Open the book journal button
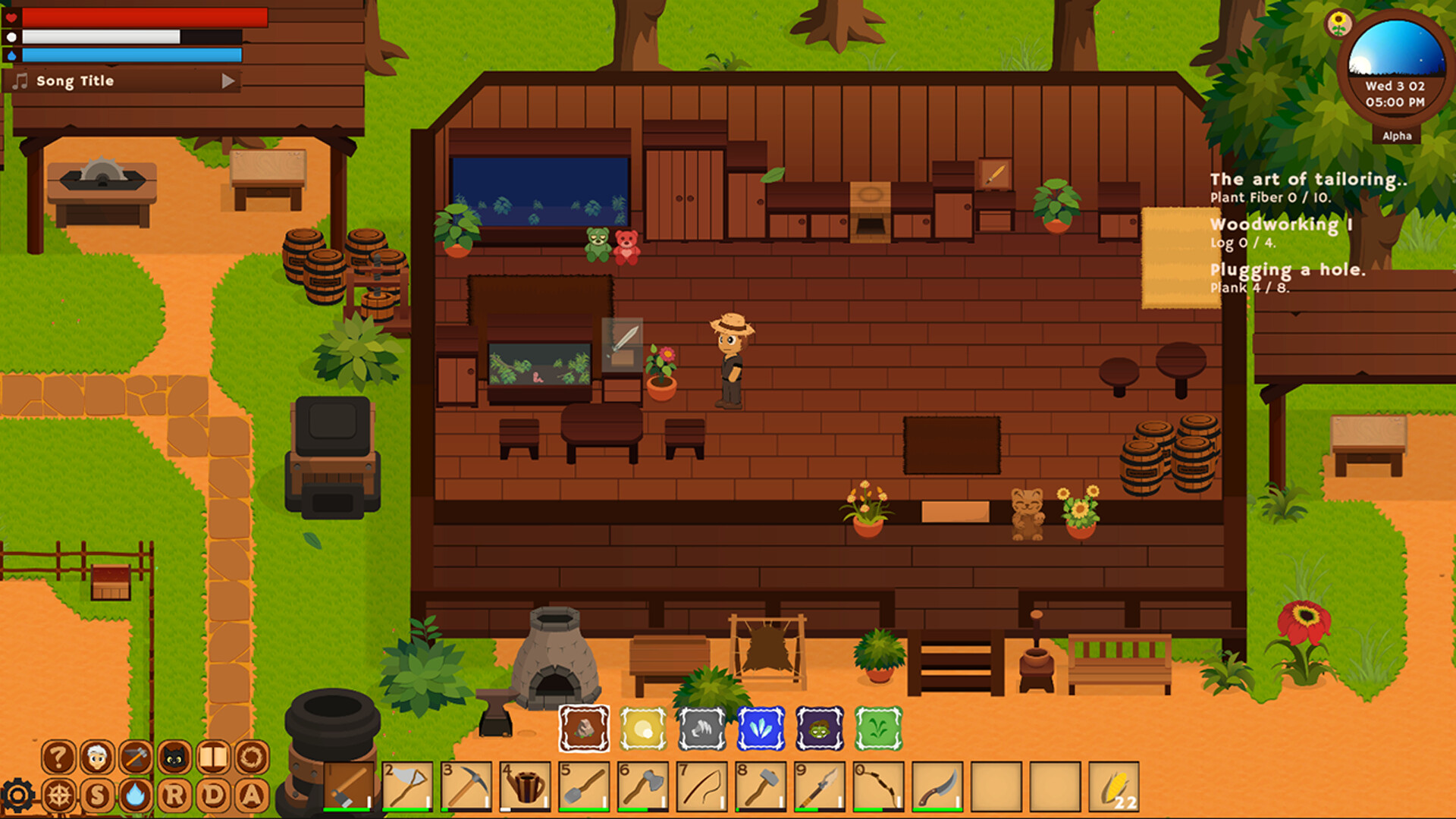The width and height of the screenshot is (1456, 819). 213,757
